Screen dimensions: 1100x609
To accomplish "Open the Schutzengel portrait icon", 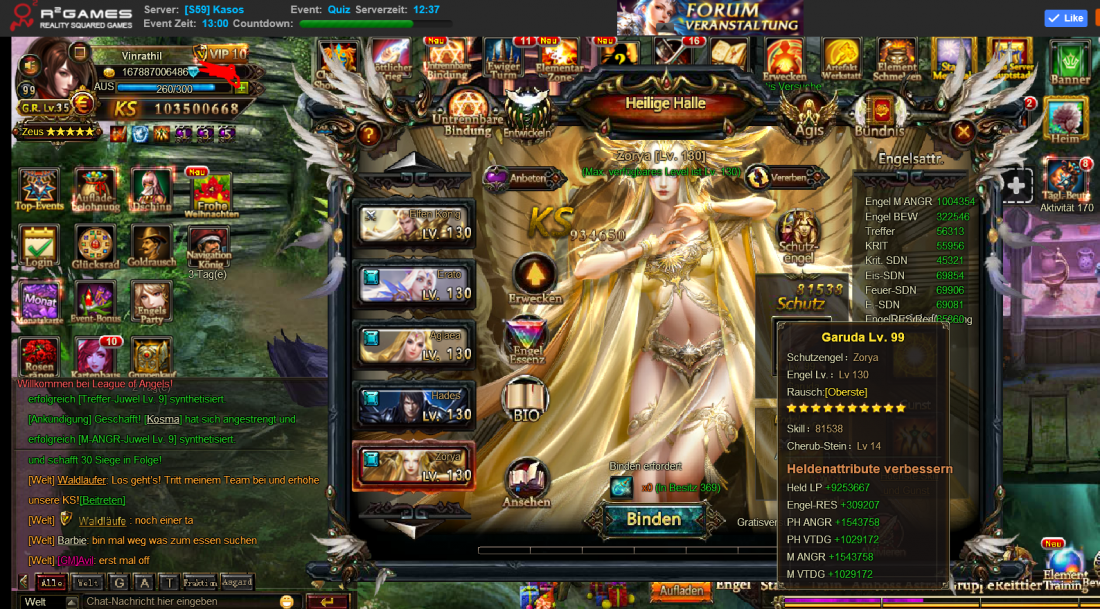I will [x=798, y=233].
